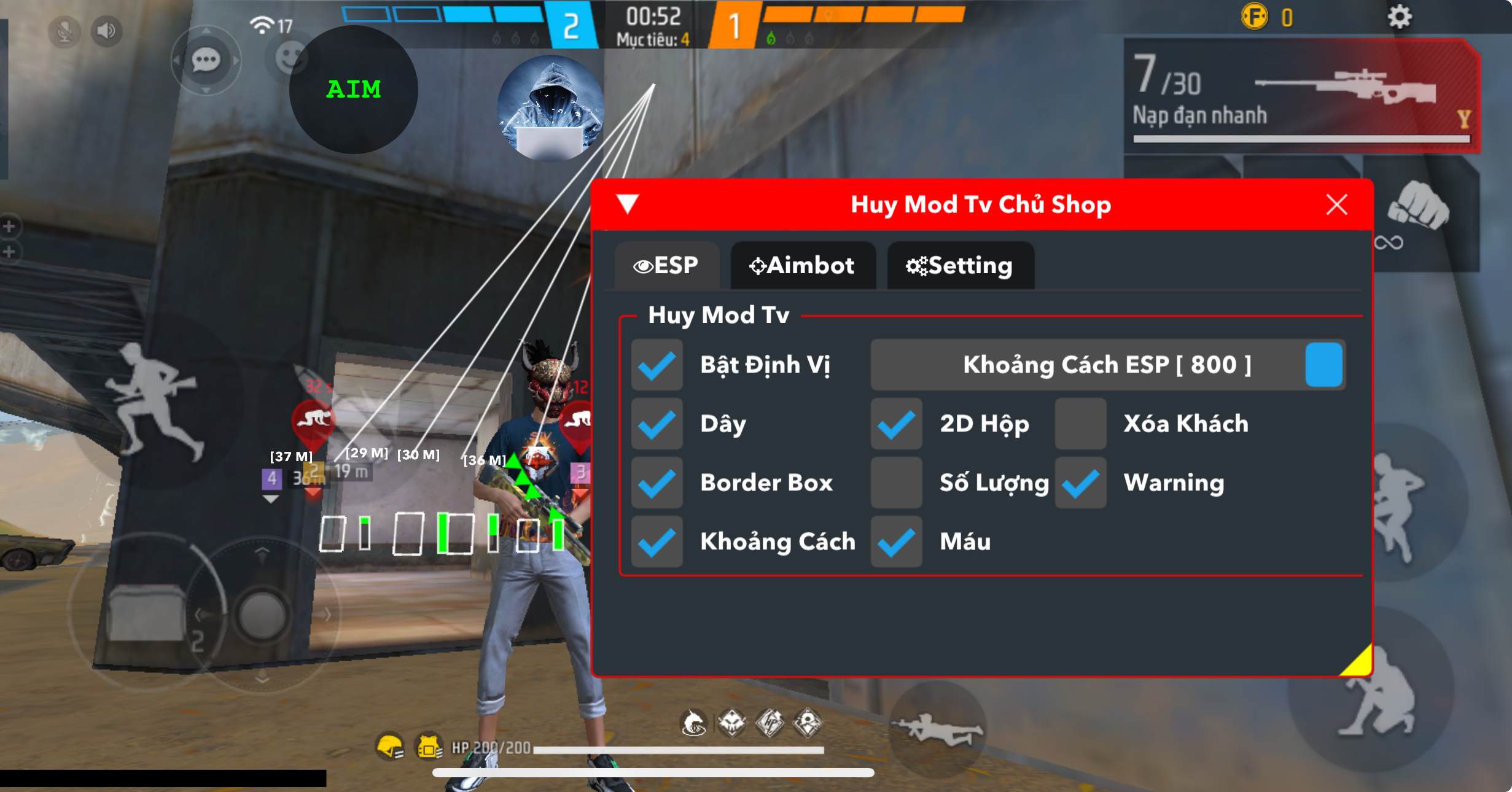Enable the Số Lượng checkbox
1512x792 pixels.
pyautogui.click(x=896, y=483)
